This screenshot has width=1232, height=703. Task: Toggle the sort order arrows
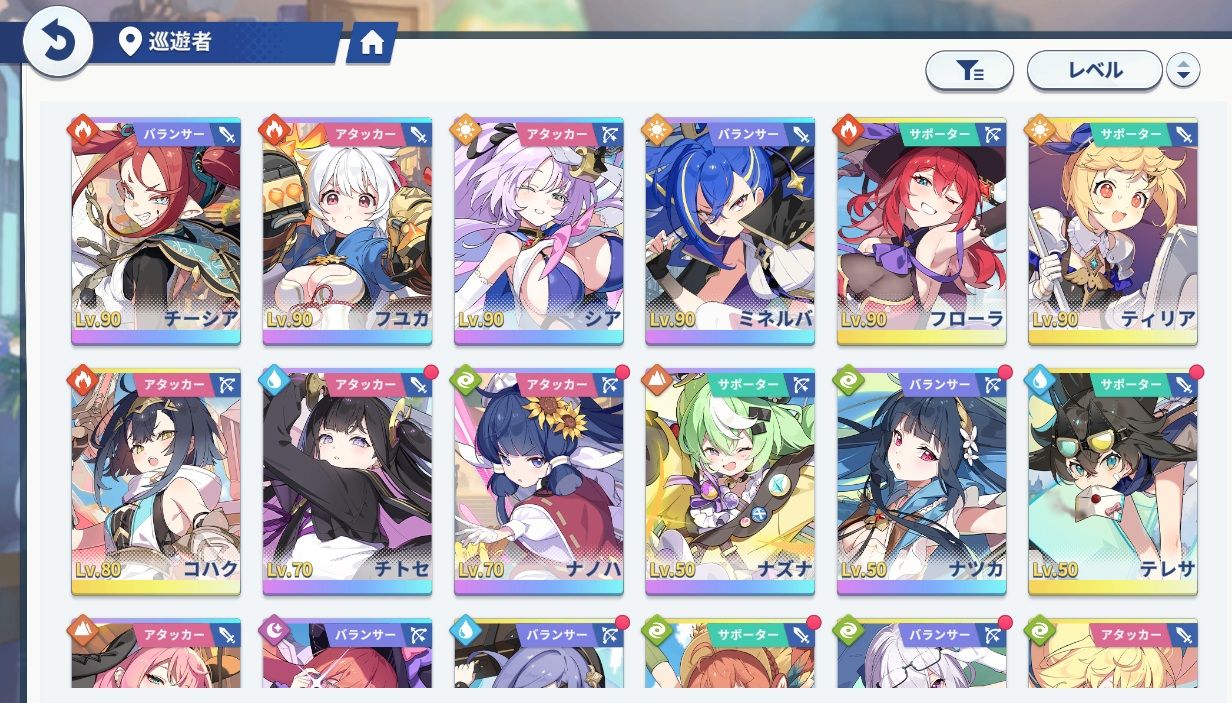pos(1183,70)
